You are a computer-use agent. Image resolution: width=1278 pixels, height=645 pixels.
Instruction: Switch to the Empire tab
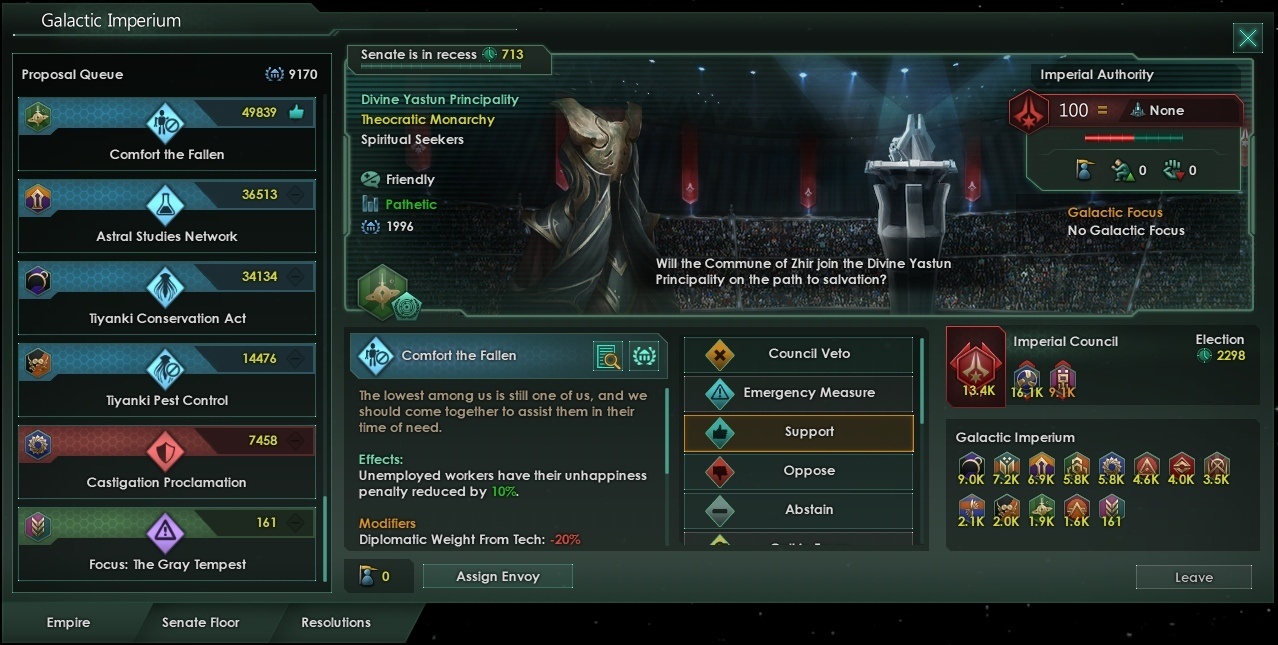coord(68,622)
